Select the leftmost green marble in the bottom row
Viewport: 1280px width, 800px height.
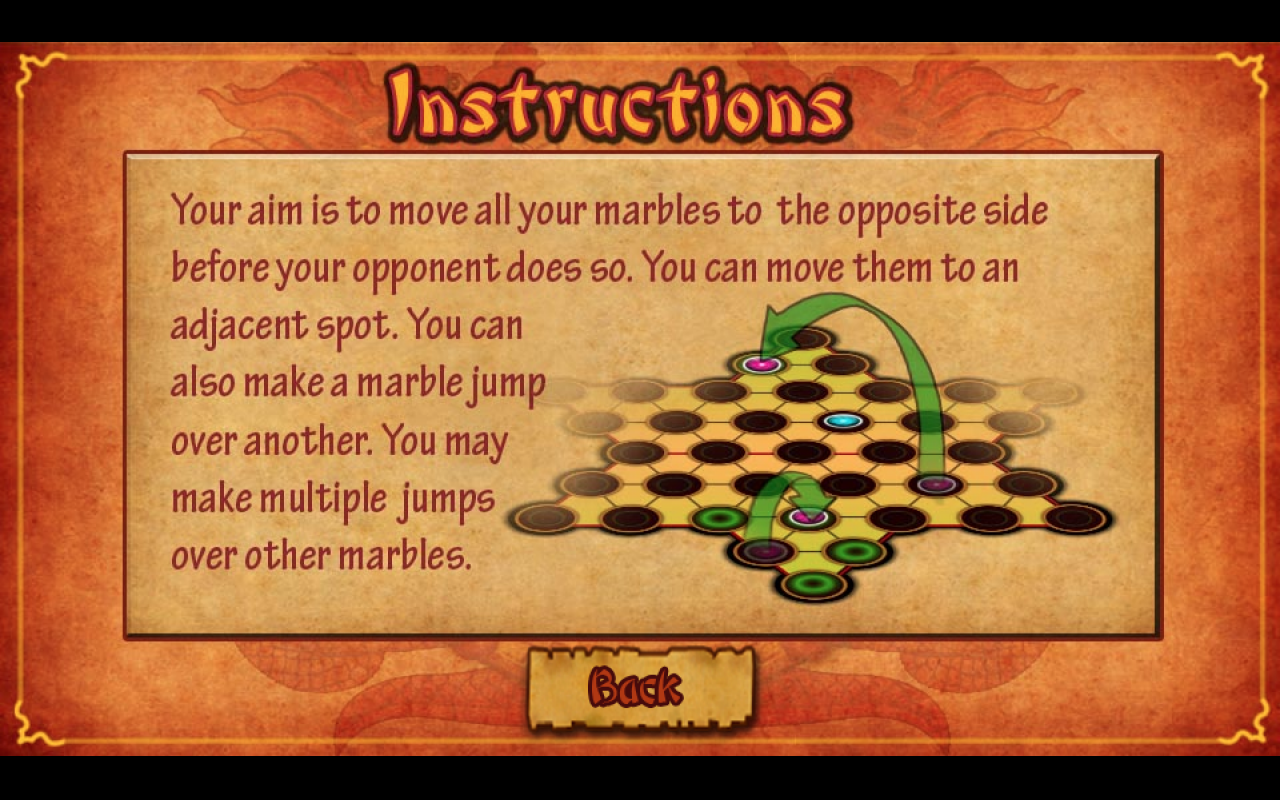pyautogui.click(x=717, y=518)
